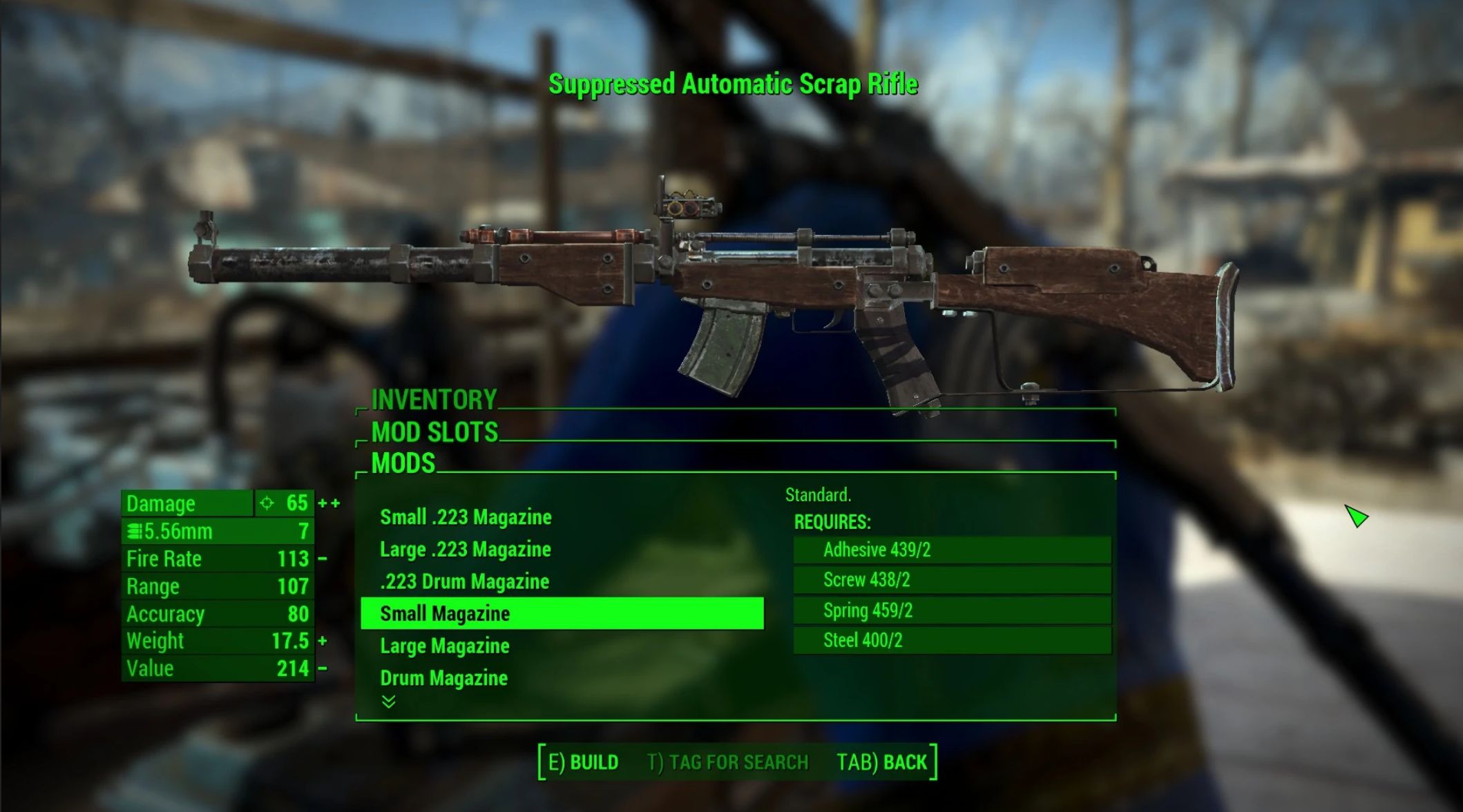Select the Small .223 Magazine mod

[x=466, y=517]
